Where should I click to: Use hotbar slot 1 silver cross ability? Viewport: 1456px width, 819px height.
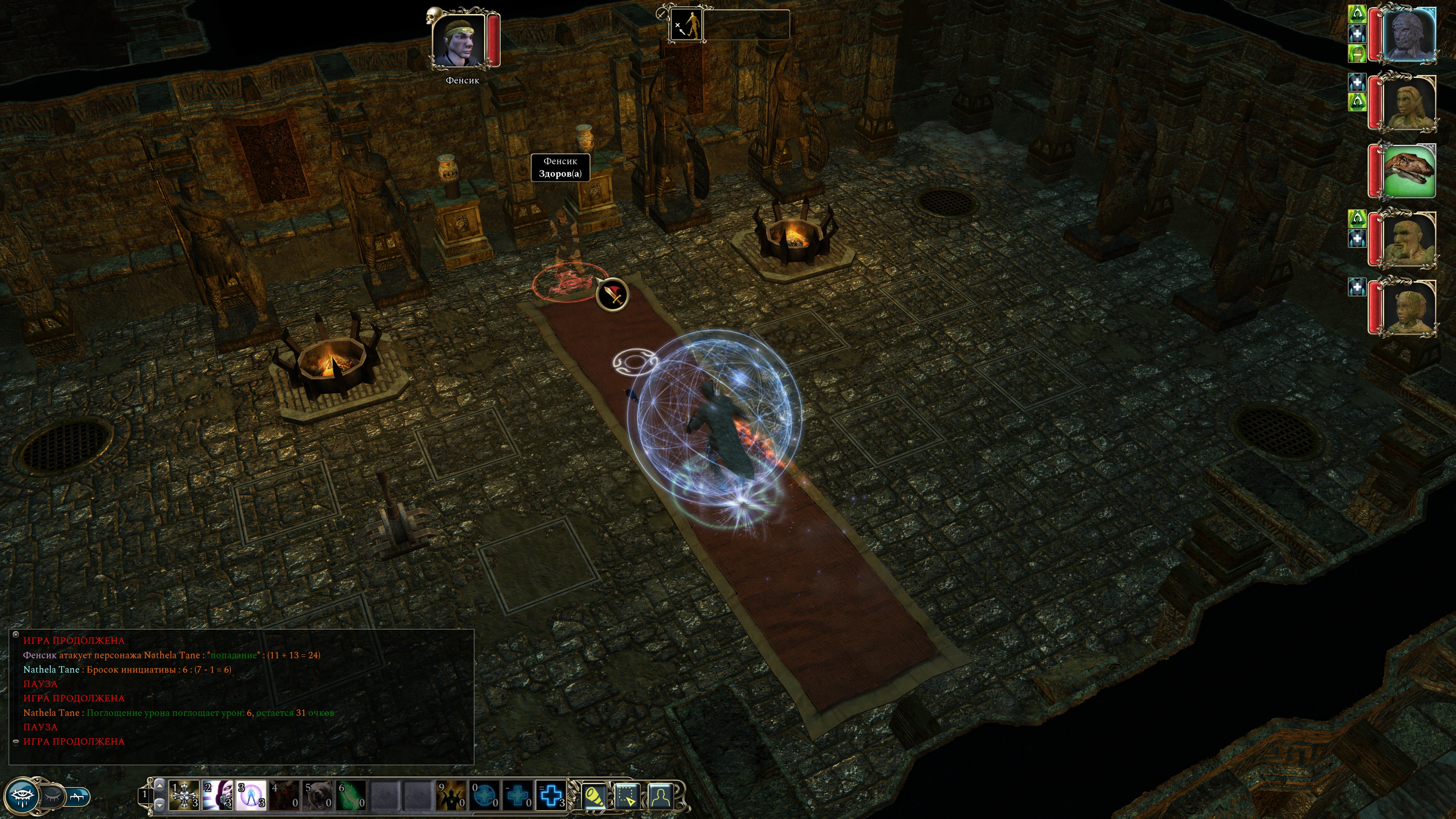pos(184,795)
